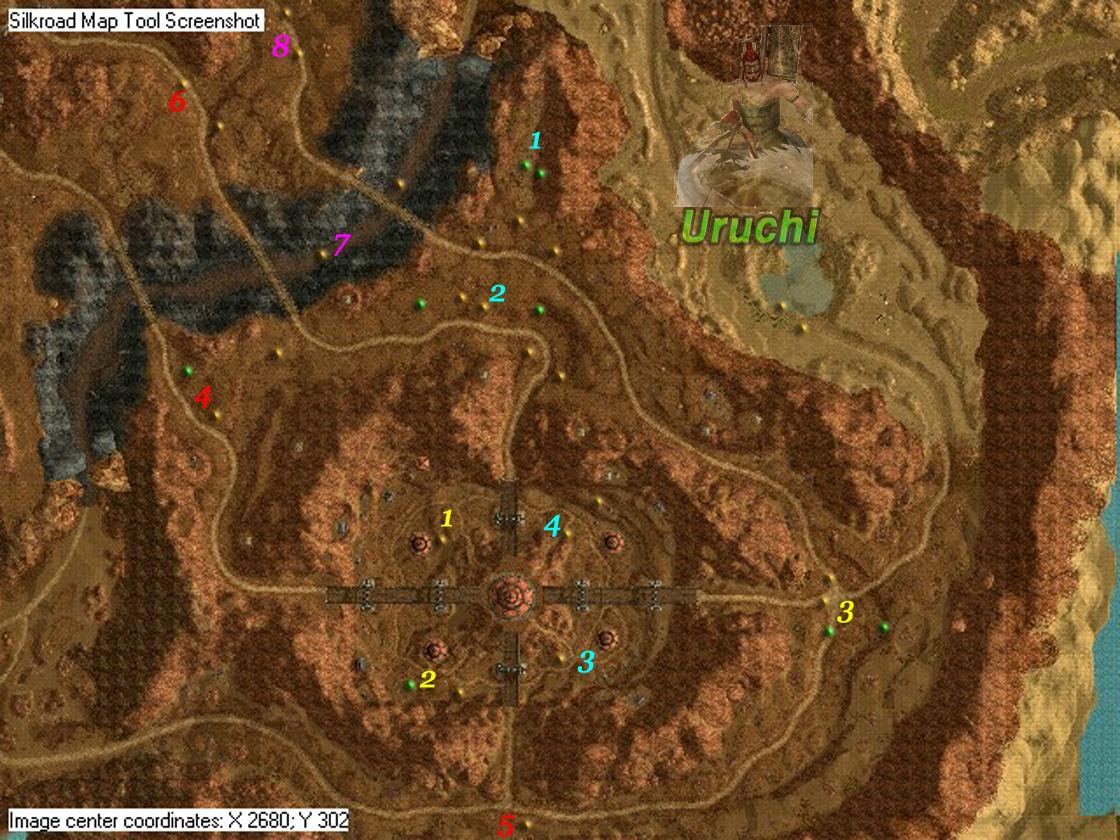
Task: Select the magenta number 7 map marker
Action: click(342, 243)
